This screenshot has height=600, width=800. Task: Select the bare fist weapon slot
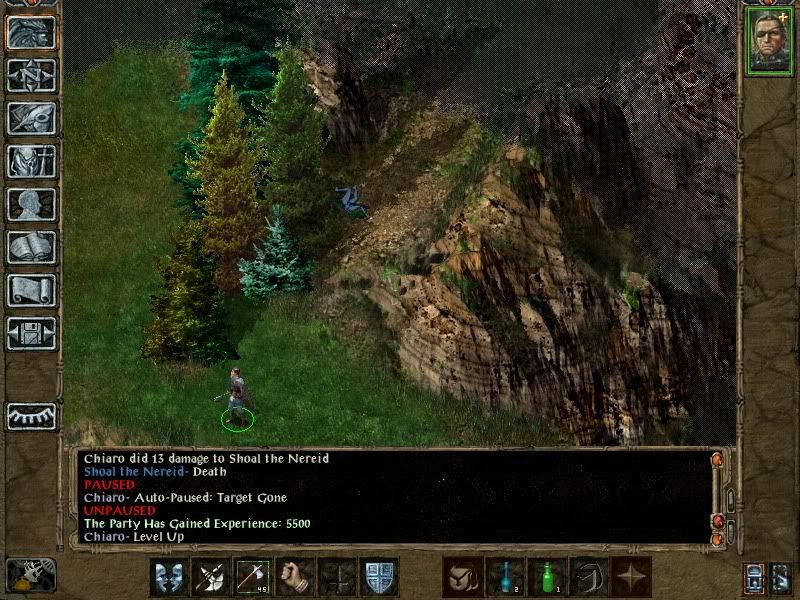point(296,577)
